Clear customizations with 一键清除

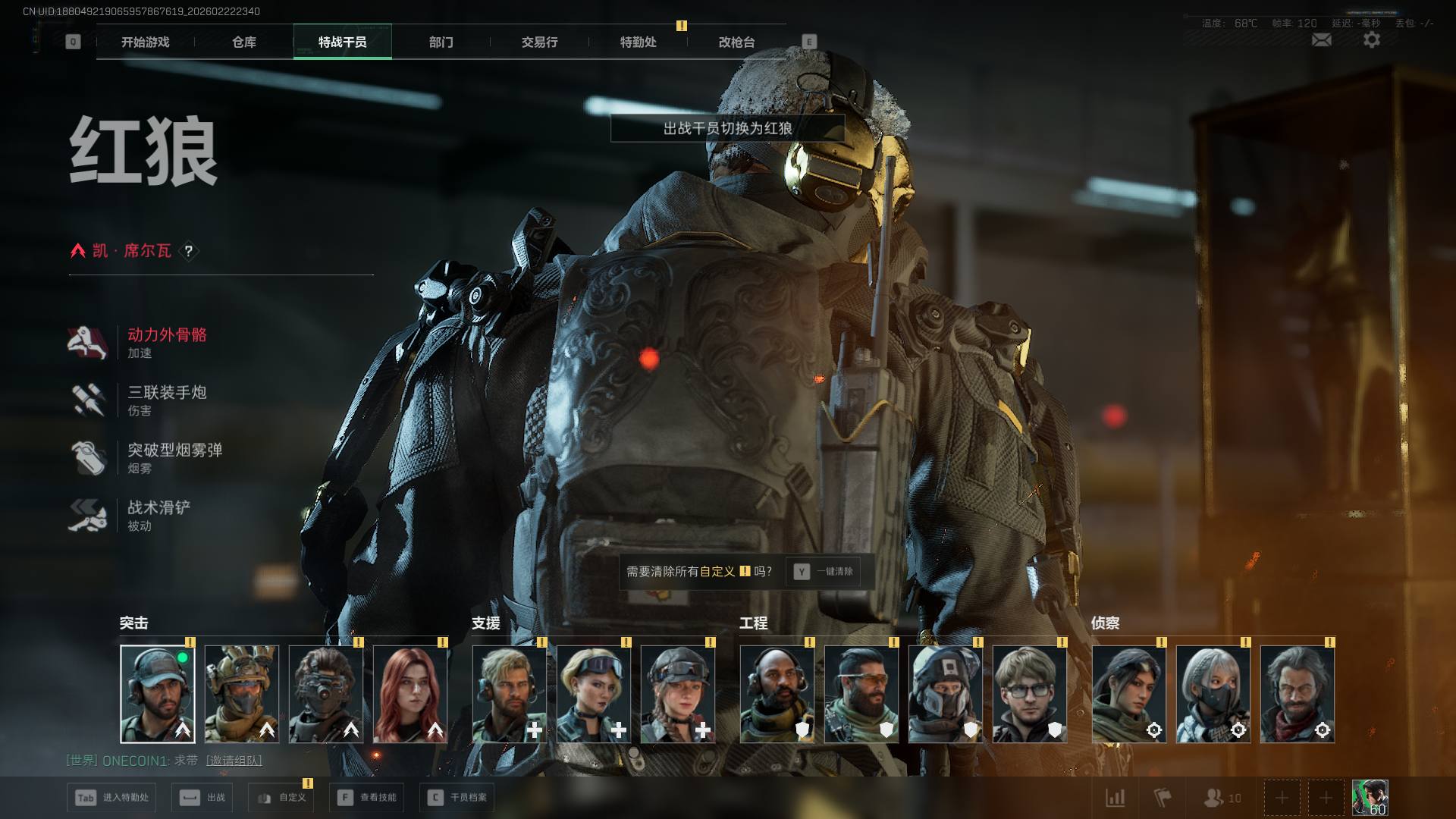pyautogui.click(x=825, y=572)
